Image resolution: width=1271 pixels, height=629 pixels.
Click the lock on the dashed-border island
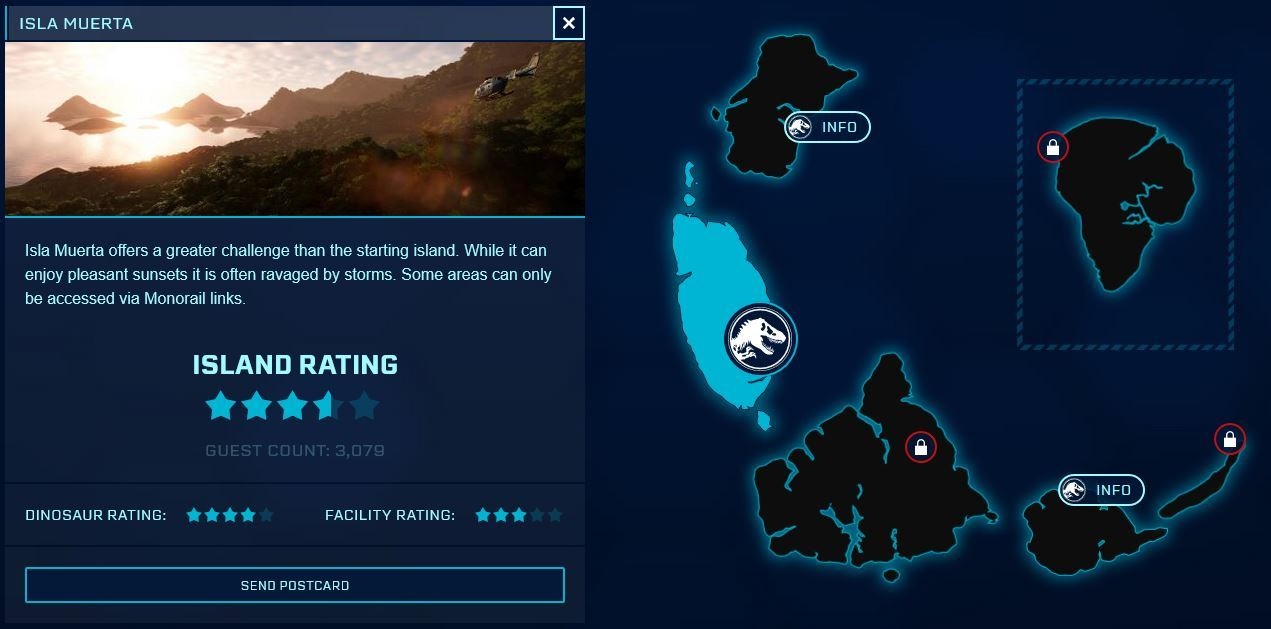coord(1052,148)
